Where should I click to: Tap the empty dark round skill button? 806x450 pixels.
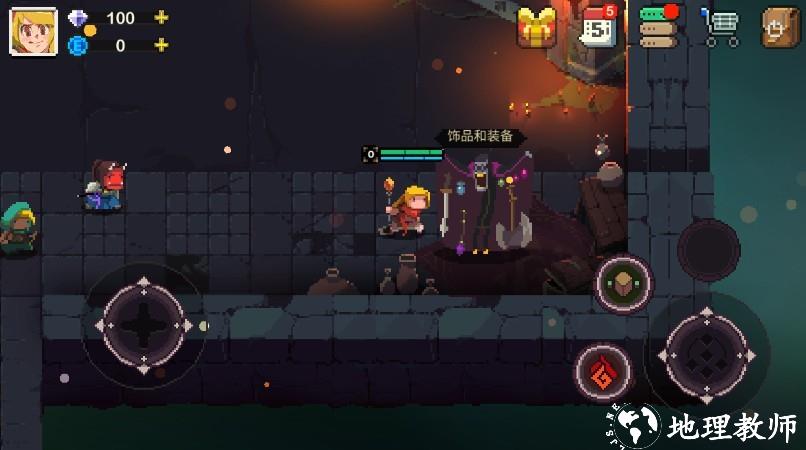[708, 249]
